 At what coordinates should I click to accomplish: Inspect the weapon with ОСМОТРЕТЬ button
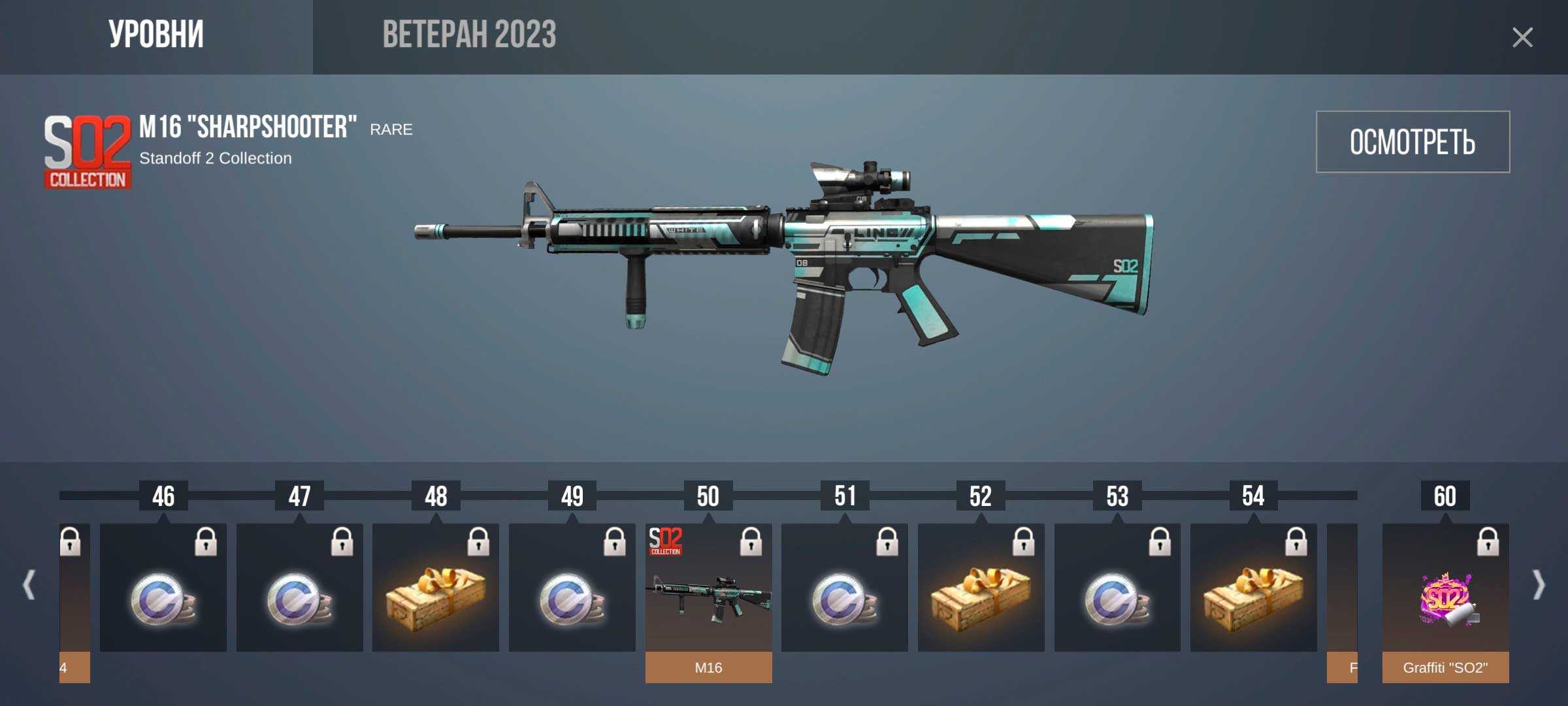pyautogui.click(x=1413, y=142)
